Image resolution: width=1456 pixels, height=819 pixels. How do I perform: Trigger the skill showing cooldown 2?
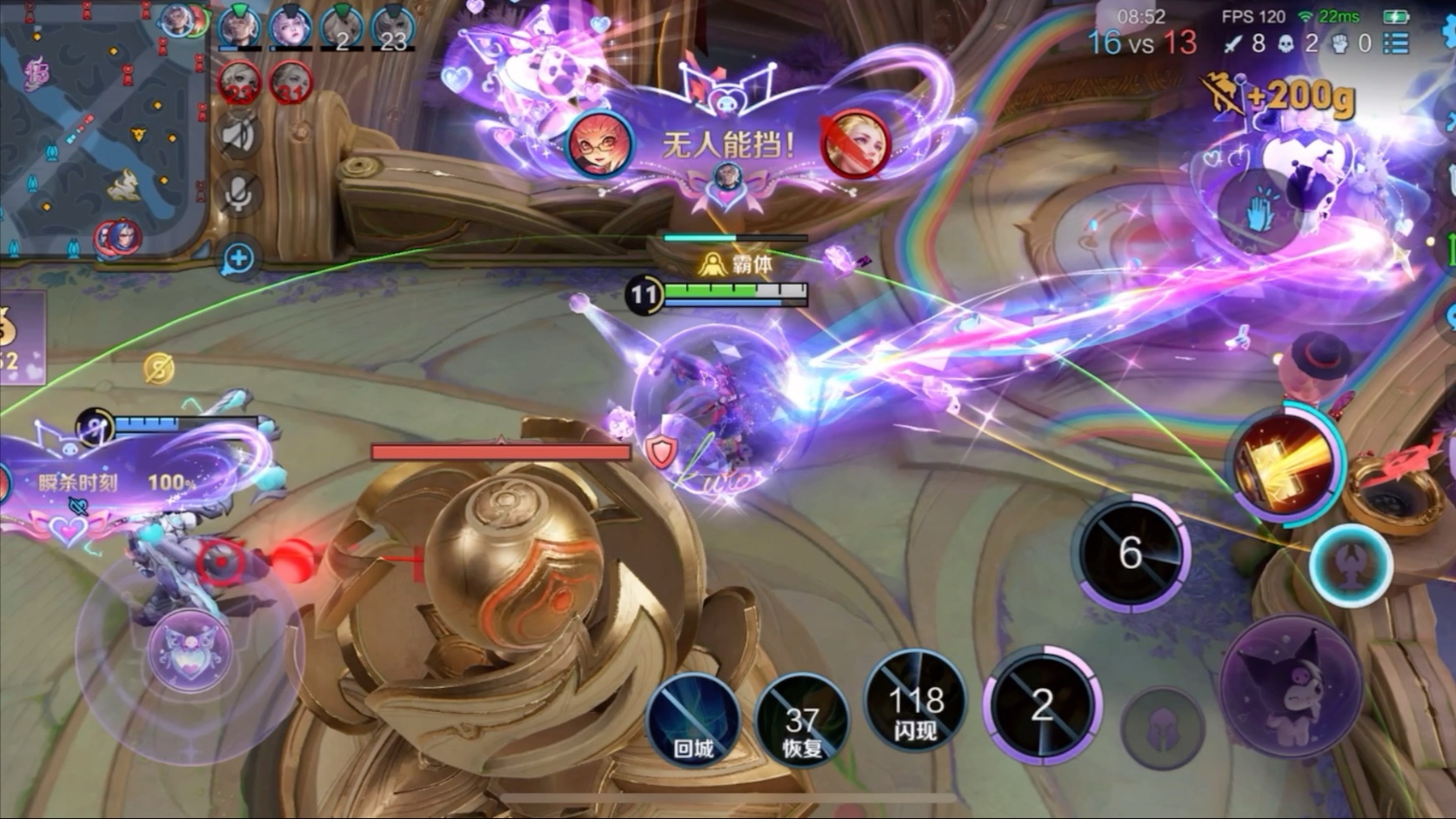tap(1042, 704)
